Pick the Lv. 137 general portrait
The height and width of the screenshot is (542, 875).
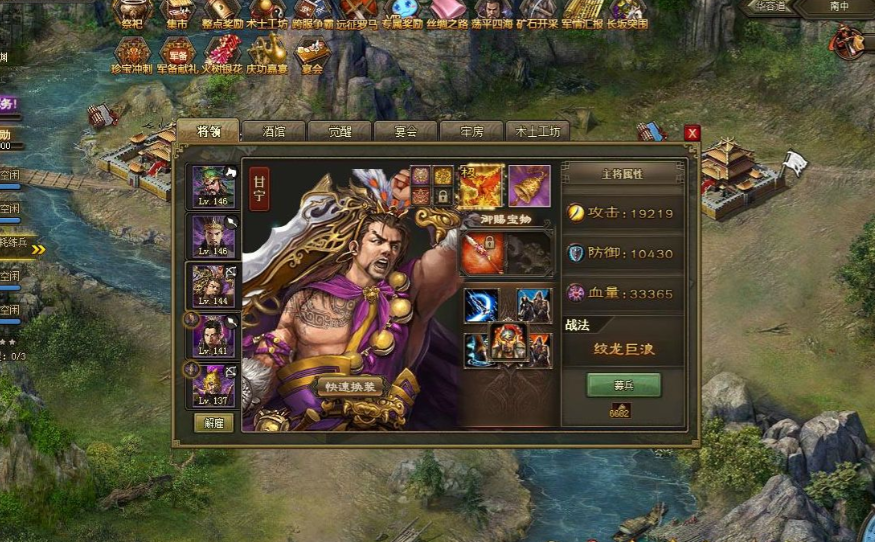click(213, 385)
